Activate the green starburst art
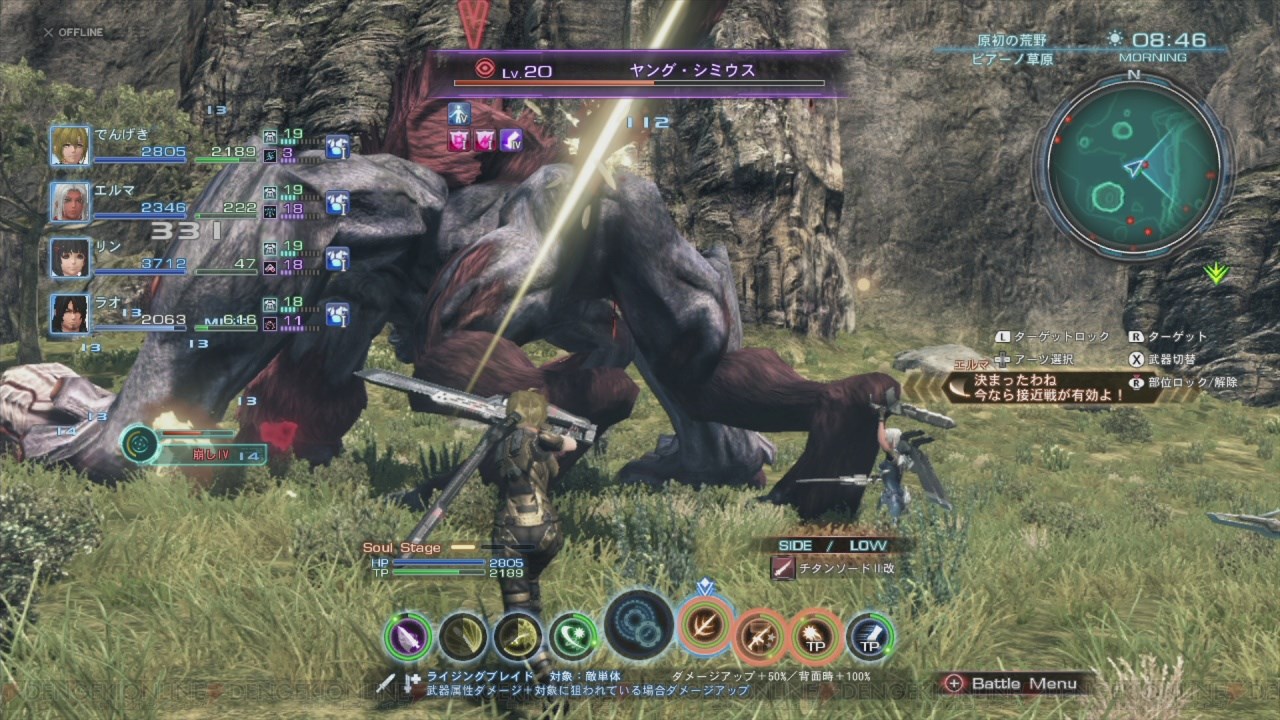This screenshot has width=1280, height=720. tap(573, 637)
